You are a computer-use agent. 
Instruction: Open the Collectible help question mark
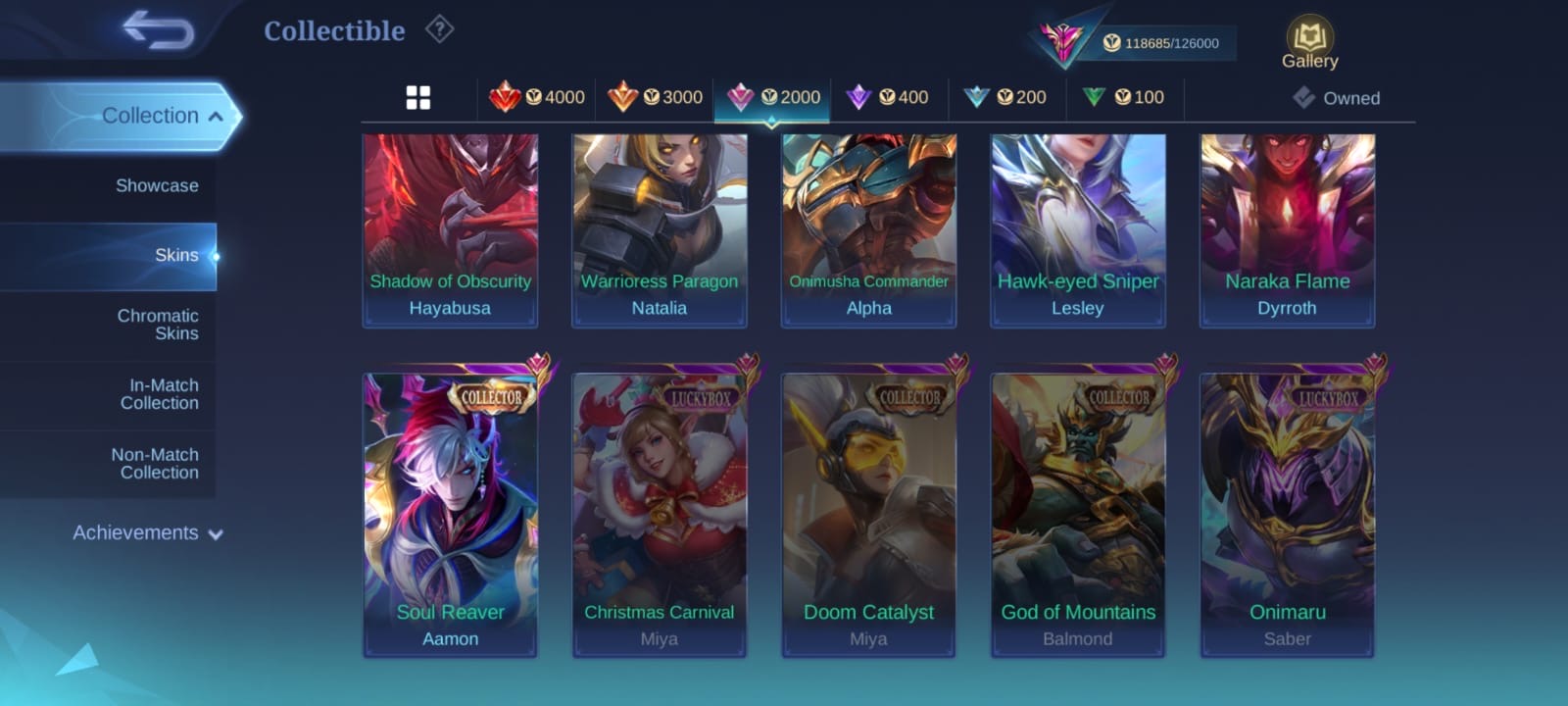439,30
